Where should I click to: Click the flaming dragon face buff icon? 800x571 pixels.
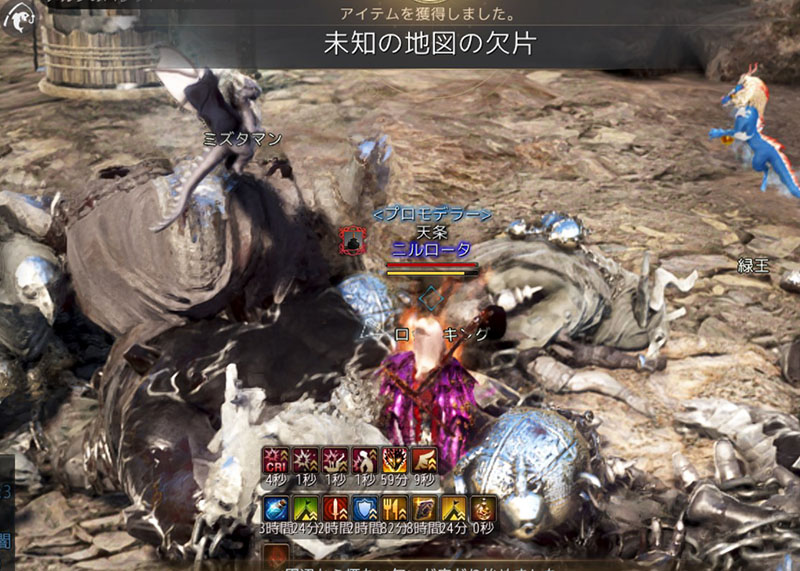point(395,461)
